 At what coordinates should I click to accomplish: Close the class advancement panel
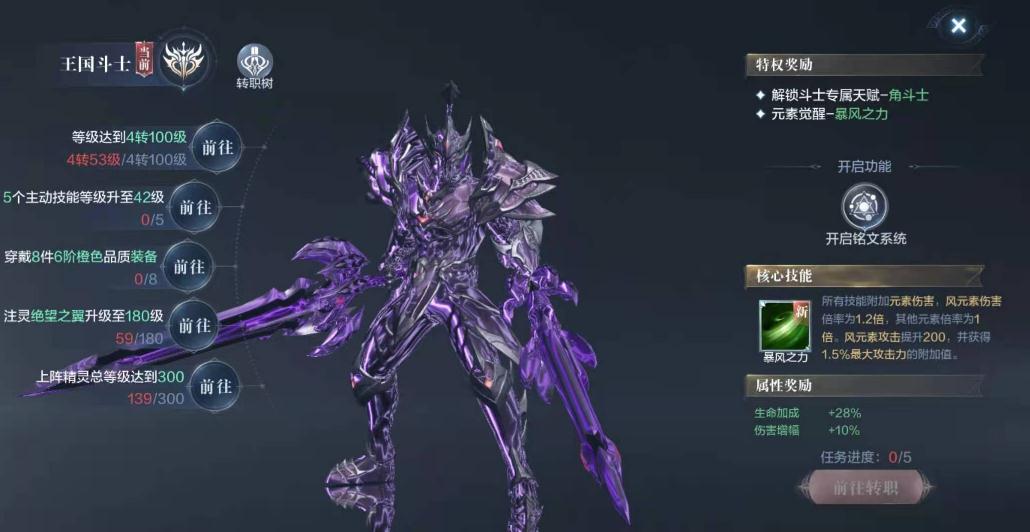tap(958, 26)
